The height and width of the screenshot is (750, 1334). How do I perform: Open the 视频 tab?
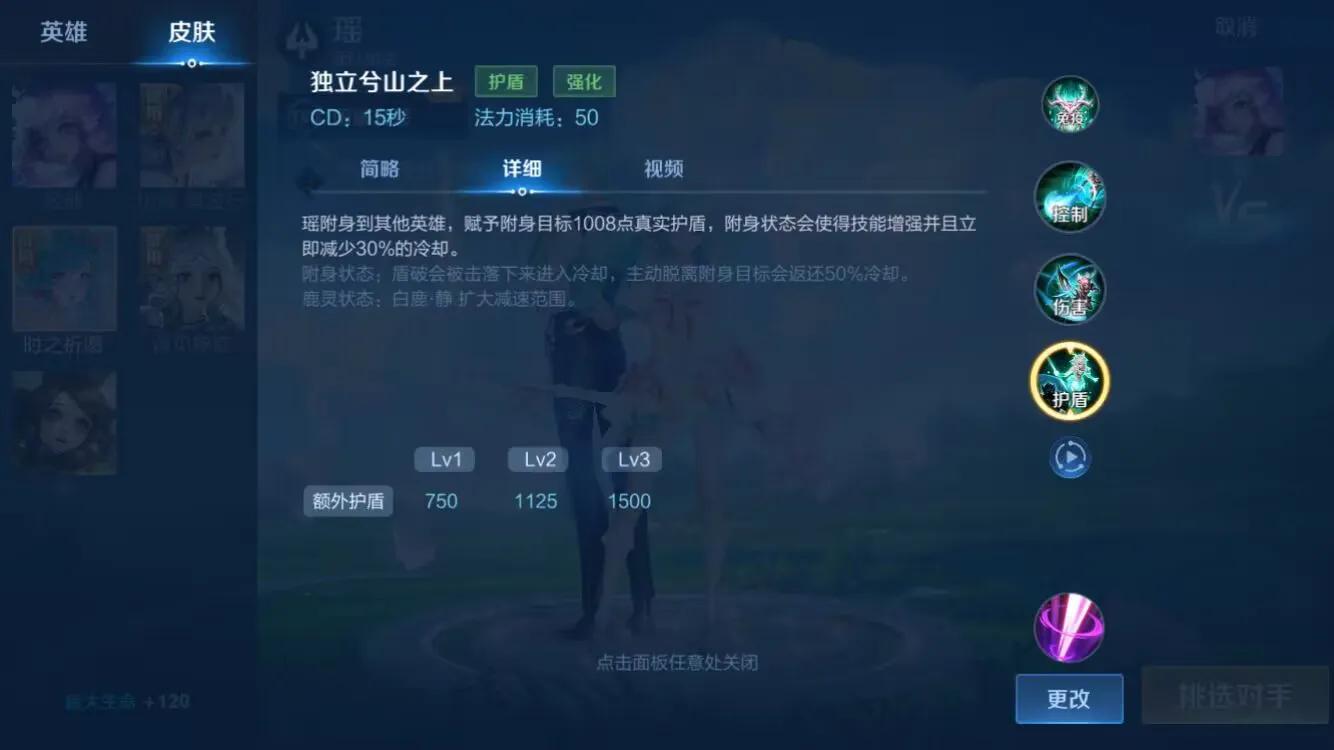663,168
